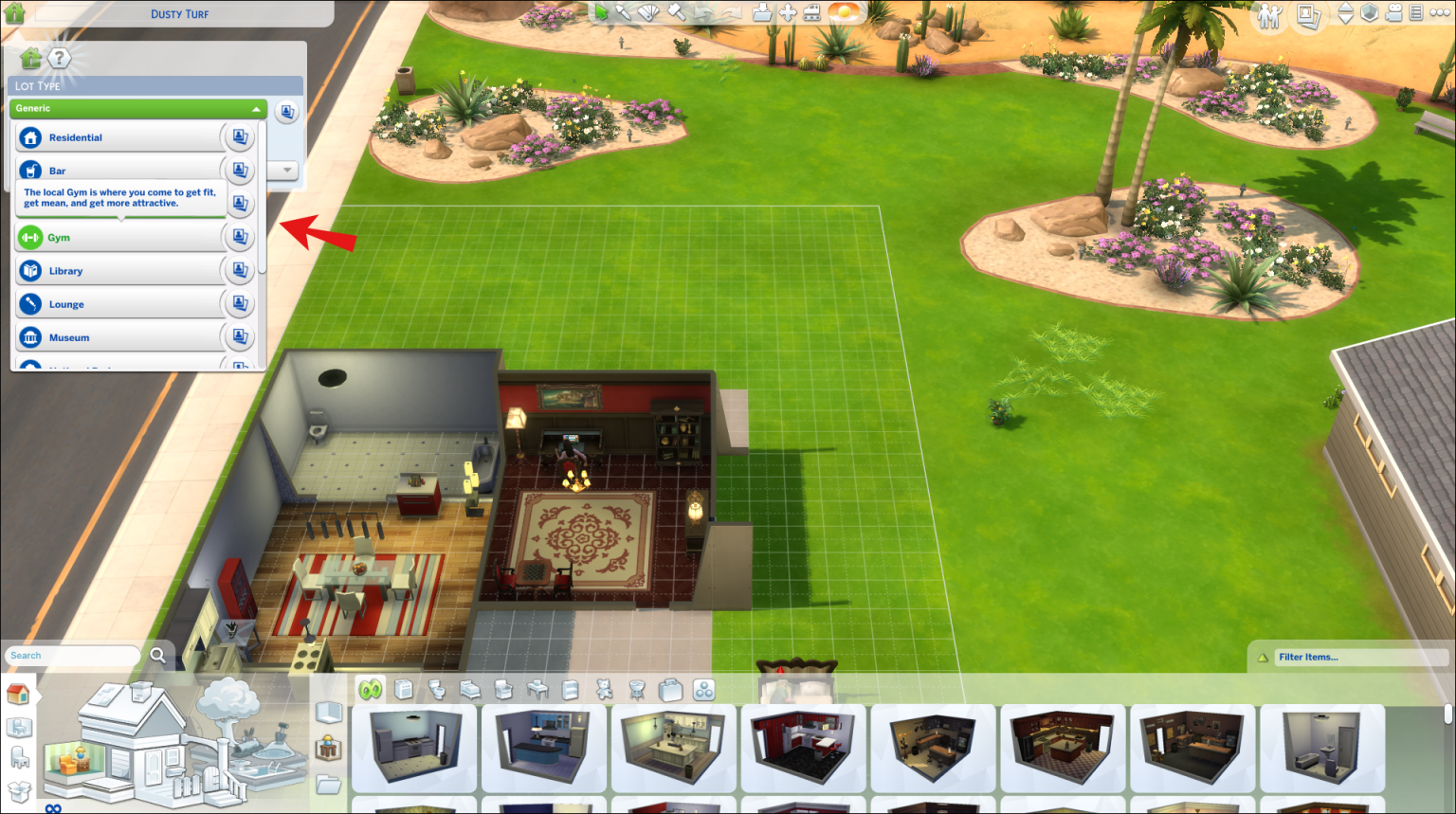Screen dimensions: 1456x814
Task: Click the Lot Type help question mark
Action: coord(61,58)
